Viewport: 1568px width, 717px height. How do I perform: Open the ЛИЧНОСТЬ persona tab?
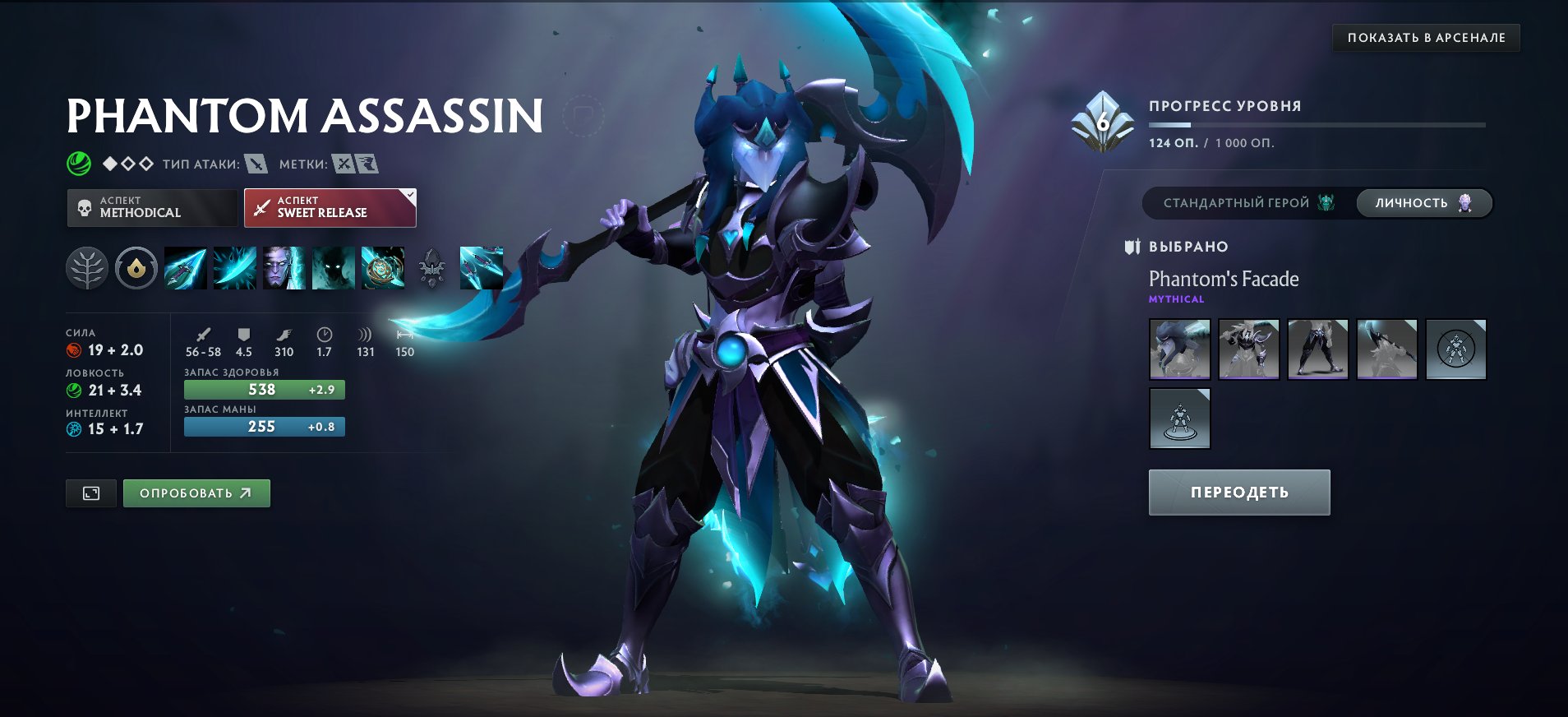[1423, 202]
